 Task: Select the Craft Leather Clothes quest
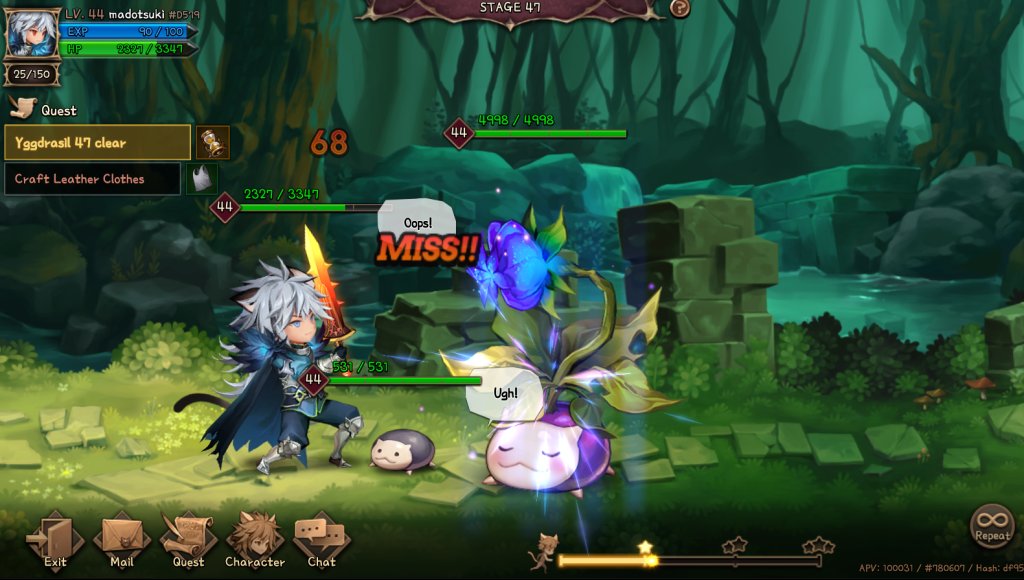(x=93, y=179)
